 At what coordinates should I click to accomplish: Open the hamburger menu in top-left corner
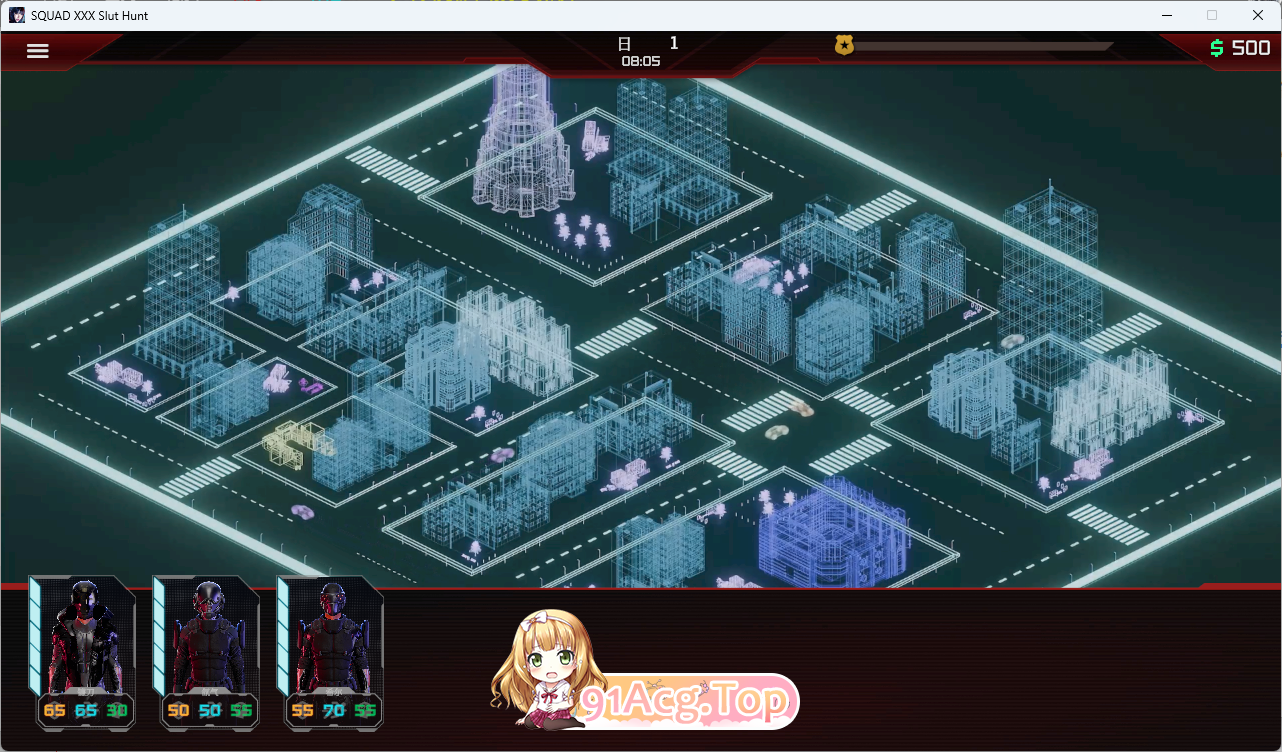click(37, 50)
